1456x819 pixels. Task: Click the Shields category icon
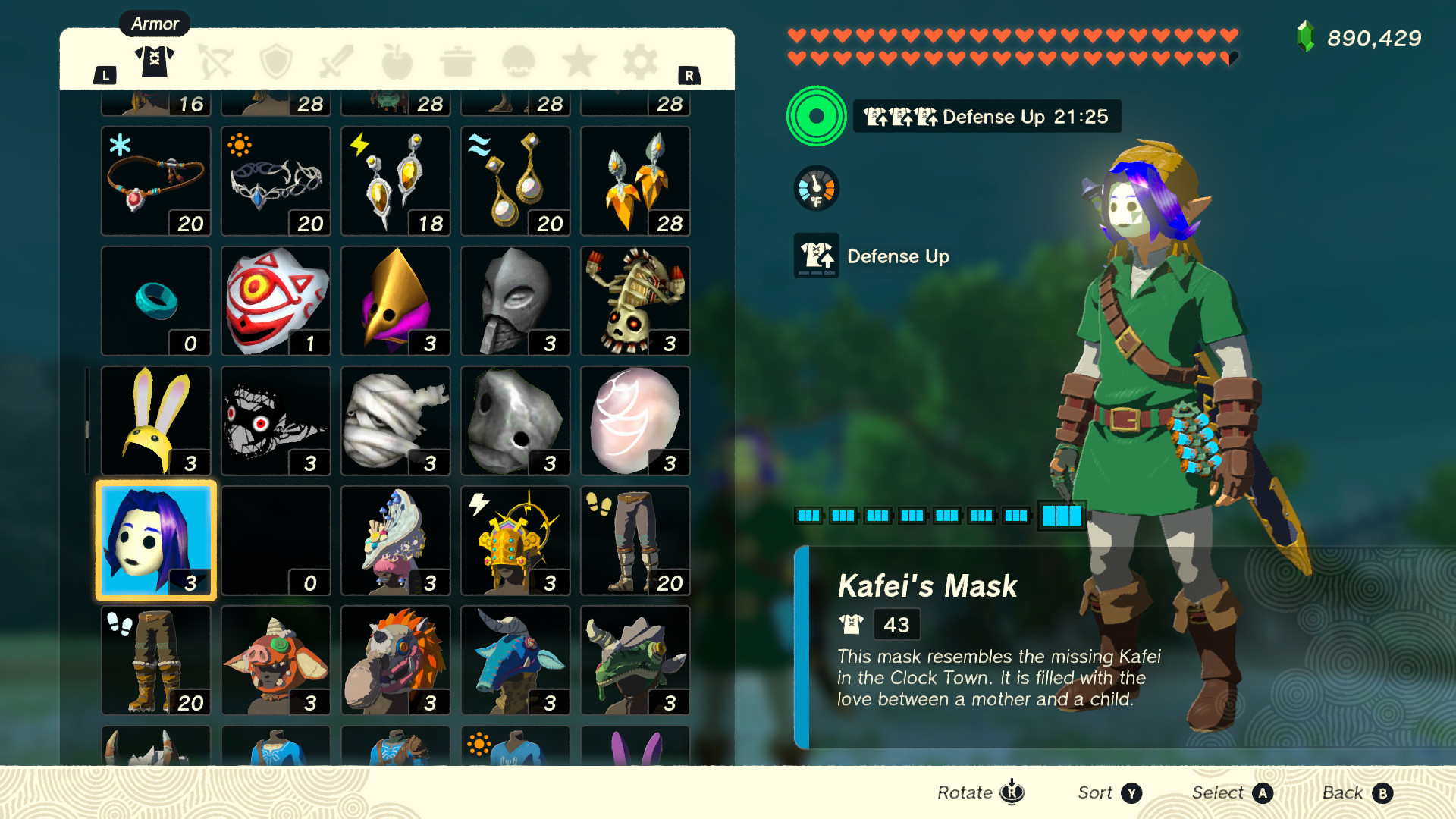pos(277,61)
